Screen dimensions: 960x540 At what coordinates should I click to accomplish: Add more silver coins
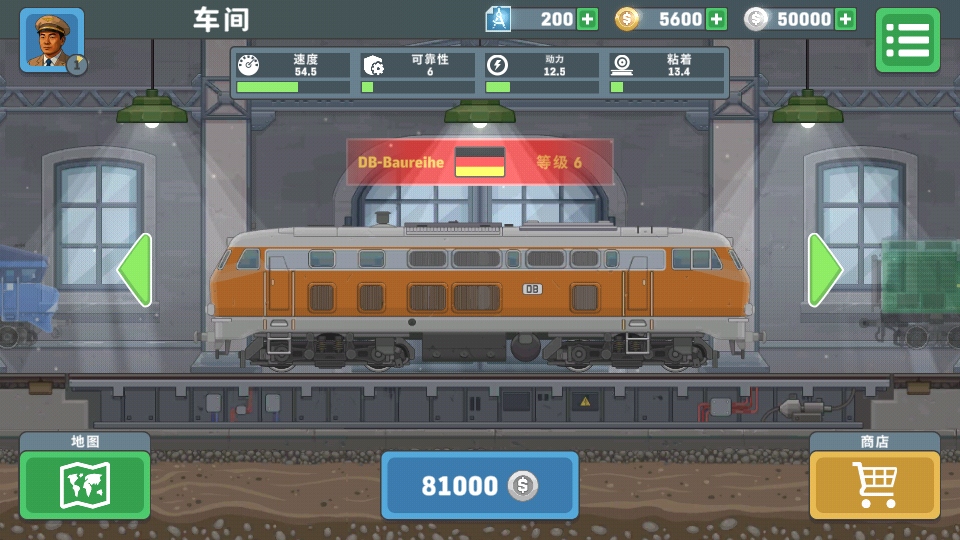pos(846,19)
